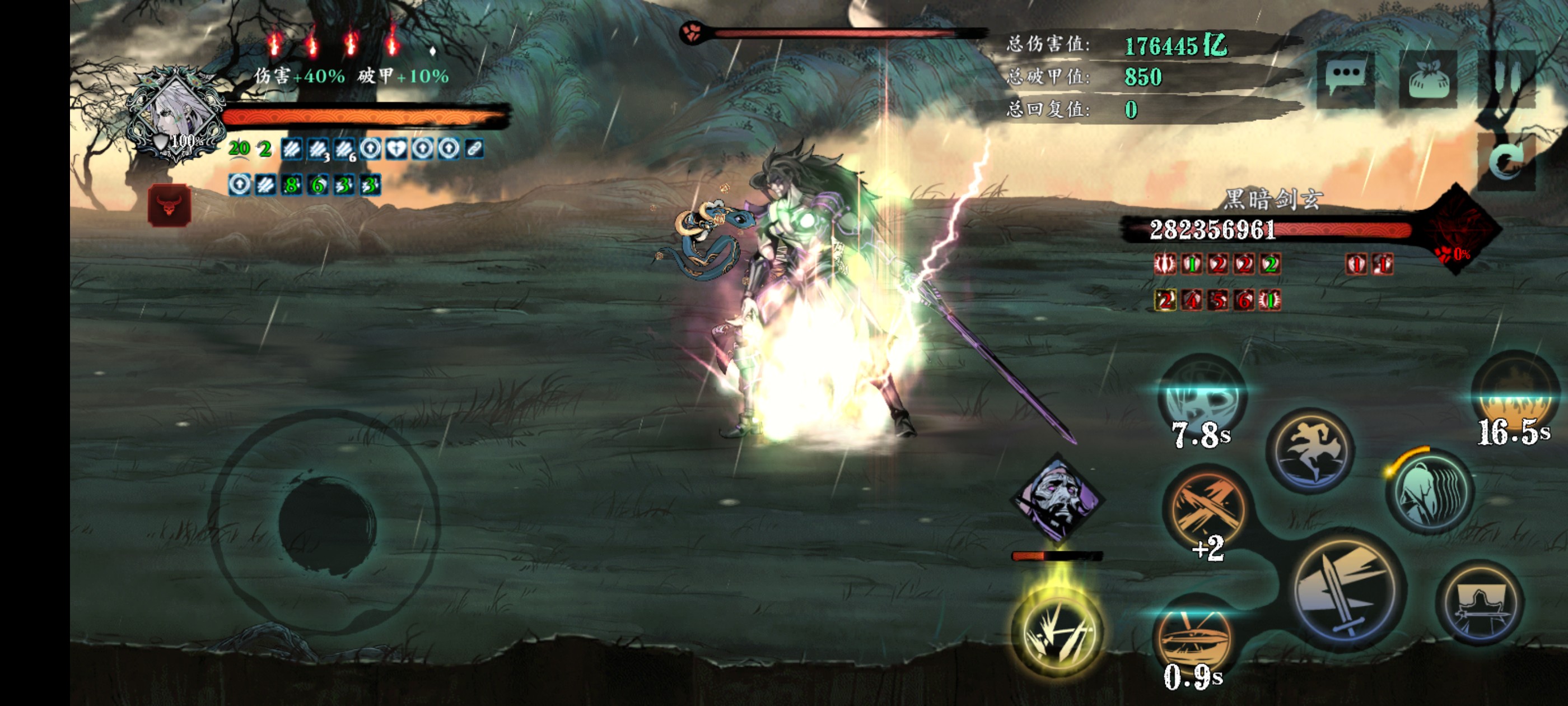Tap the circular arrow refresh button
Viewport: 1568px width, 706px height.
(1507, 161)
